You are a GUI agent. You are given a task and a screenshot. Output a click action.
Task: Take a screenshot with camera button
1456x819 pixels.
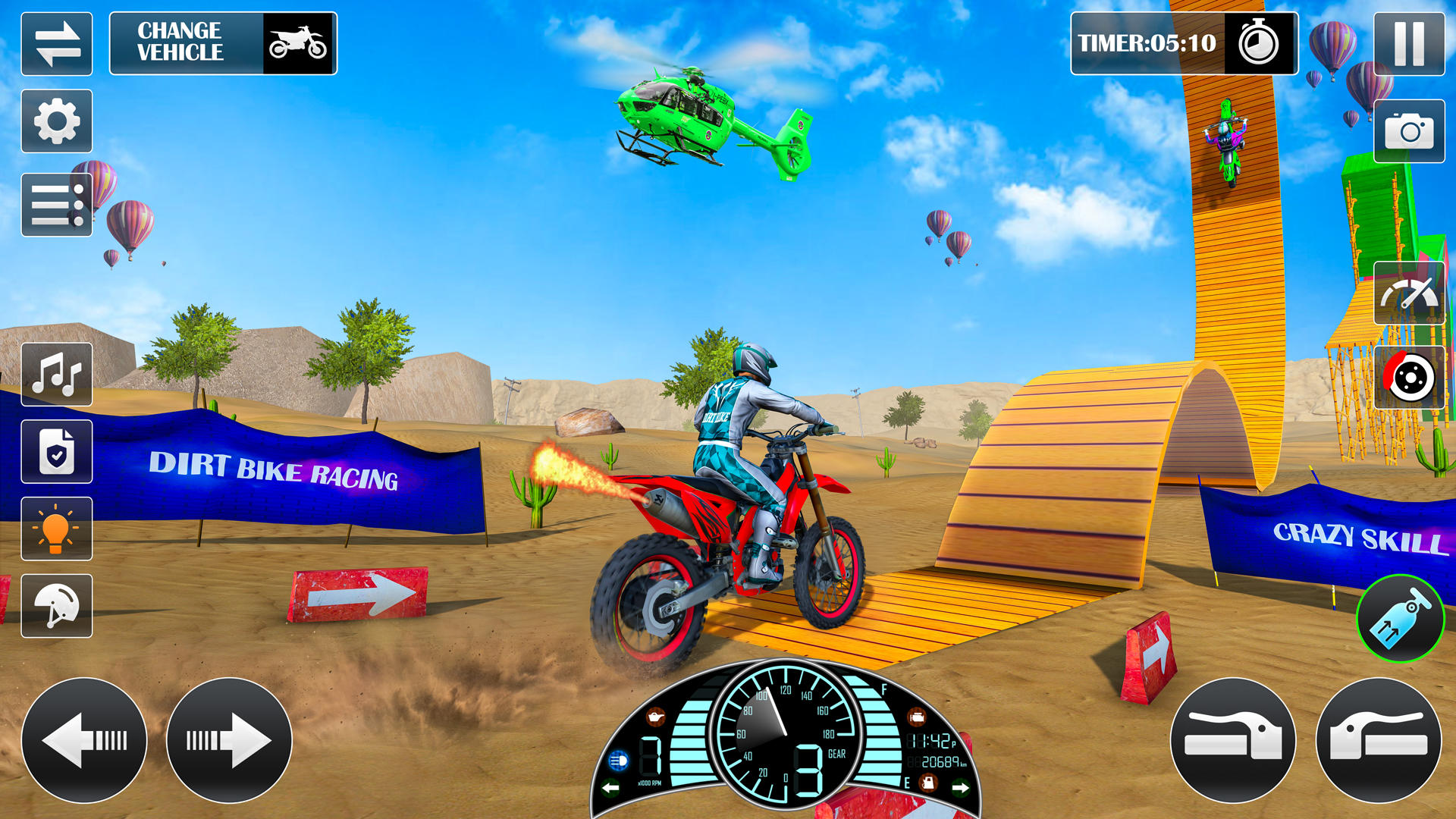click(1409, 131)
